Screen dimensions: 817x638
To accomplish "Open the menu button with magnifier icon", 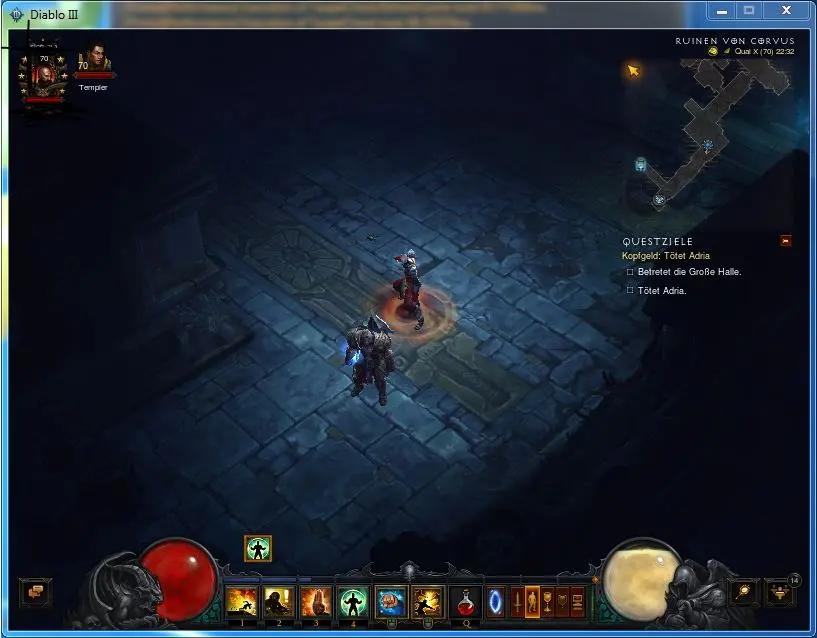I will 743,592.
